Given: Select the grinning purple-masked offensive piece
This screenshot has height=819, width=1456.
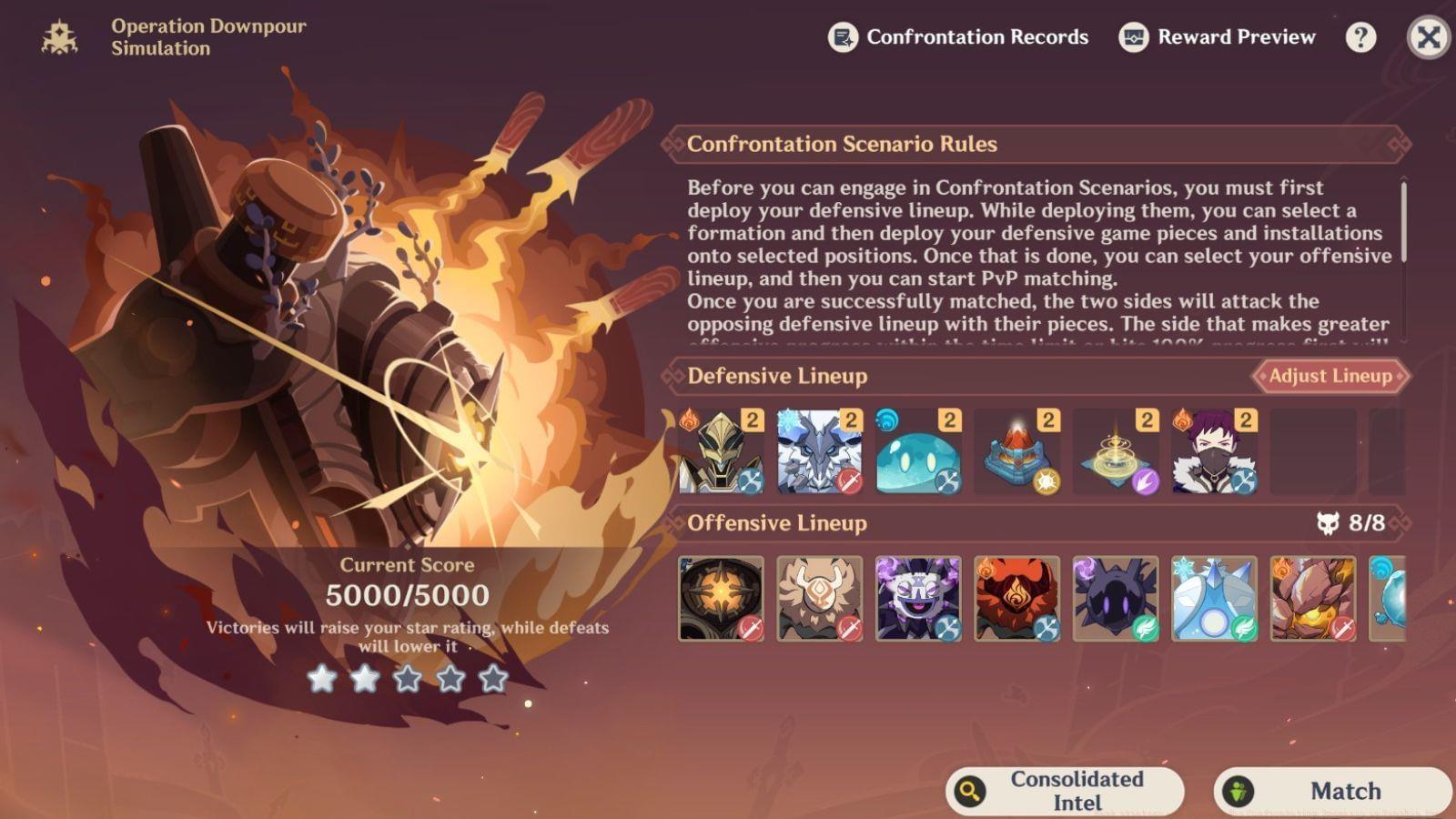Looking at the screenshot, I should click(x=918, y=599).
